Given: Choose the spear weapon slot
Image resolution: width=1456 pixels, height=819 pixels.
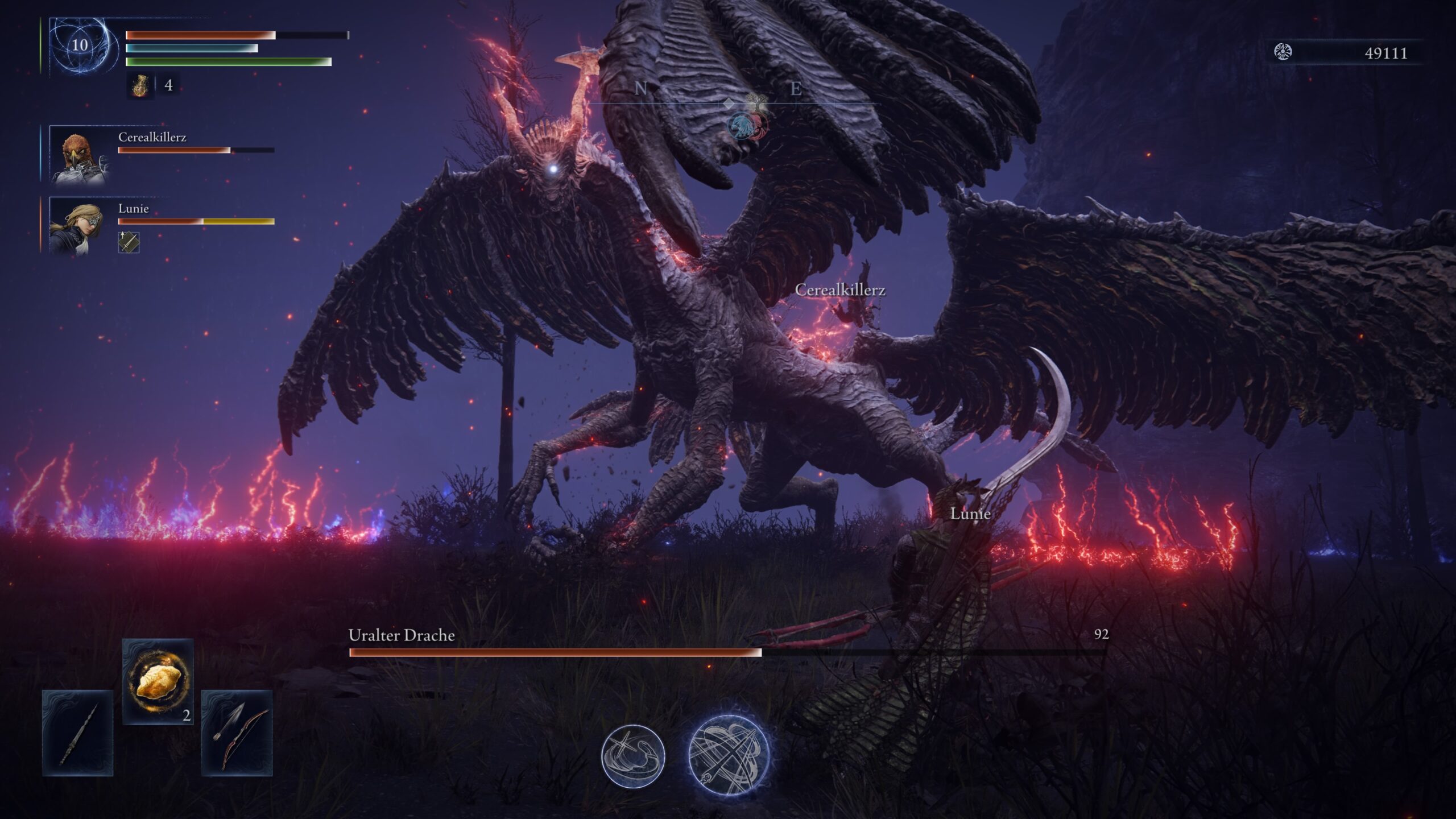Looking at the screenshot, I should pyautogui.click(x=78, y=733).
